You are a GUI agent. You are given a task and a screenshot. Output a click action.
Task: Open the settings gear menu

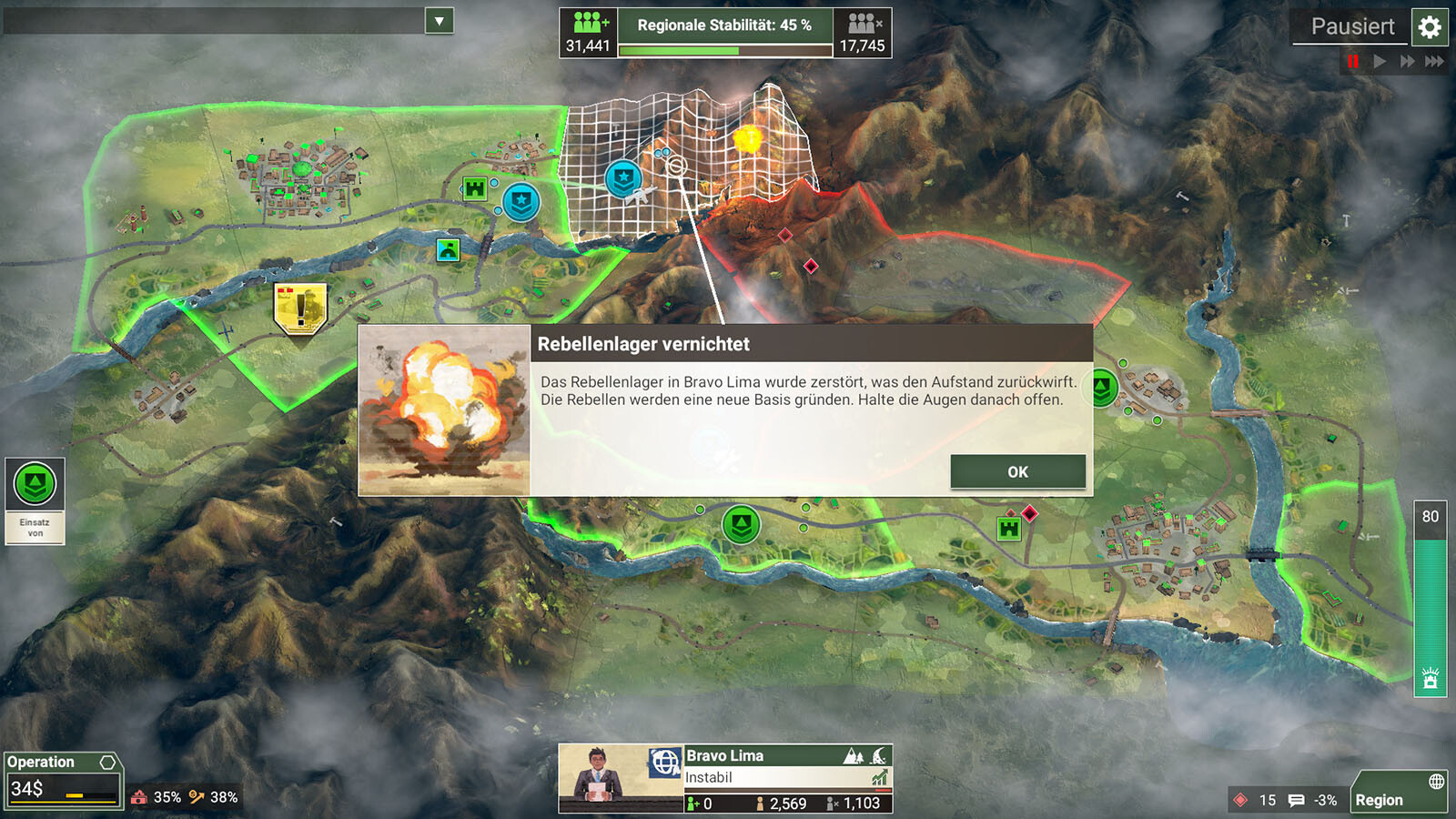tap(1430, 27)
